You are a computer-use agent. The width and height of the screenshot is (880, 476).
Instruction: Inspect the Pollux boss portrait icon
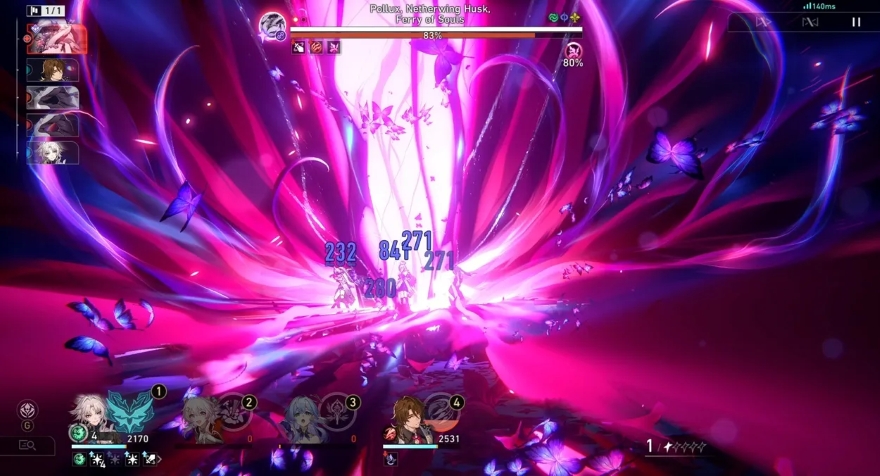tap(272, 26)
